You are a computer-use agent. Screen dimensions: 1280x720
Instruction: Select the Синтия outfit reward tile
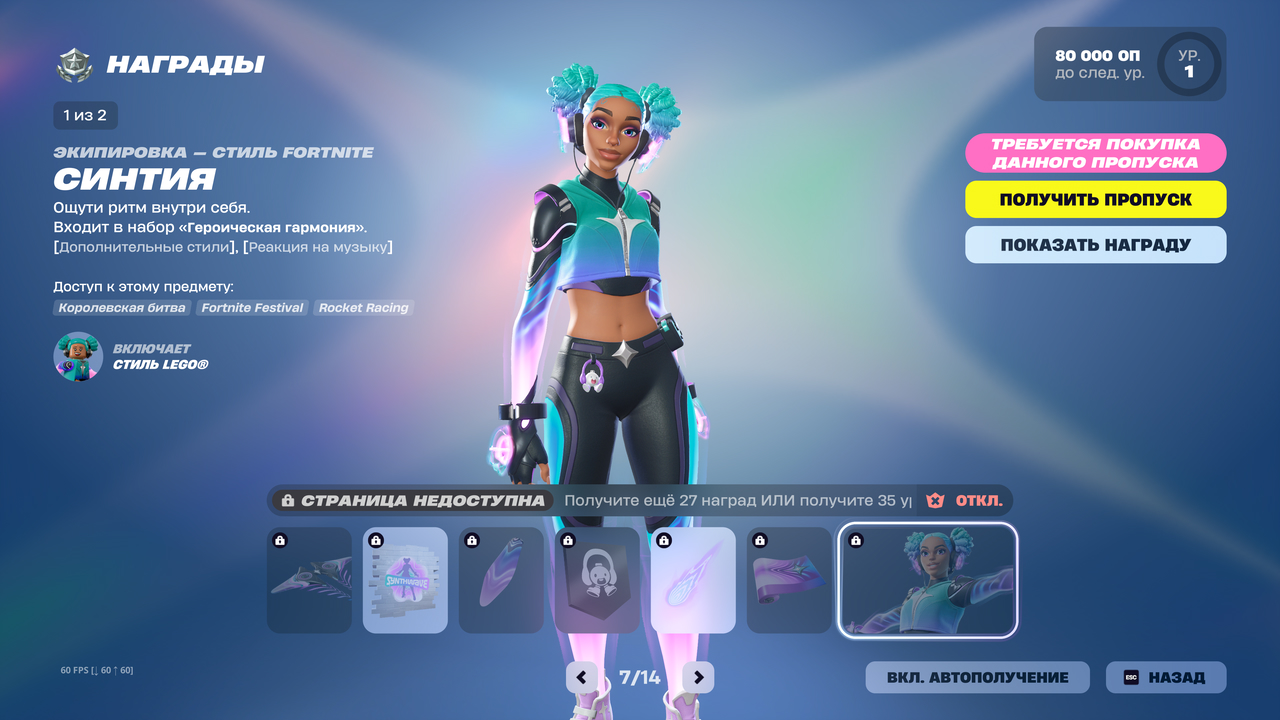pyautogui.click(x=927, y=580)
